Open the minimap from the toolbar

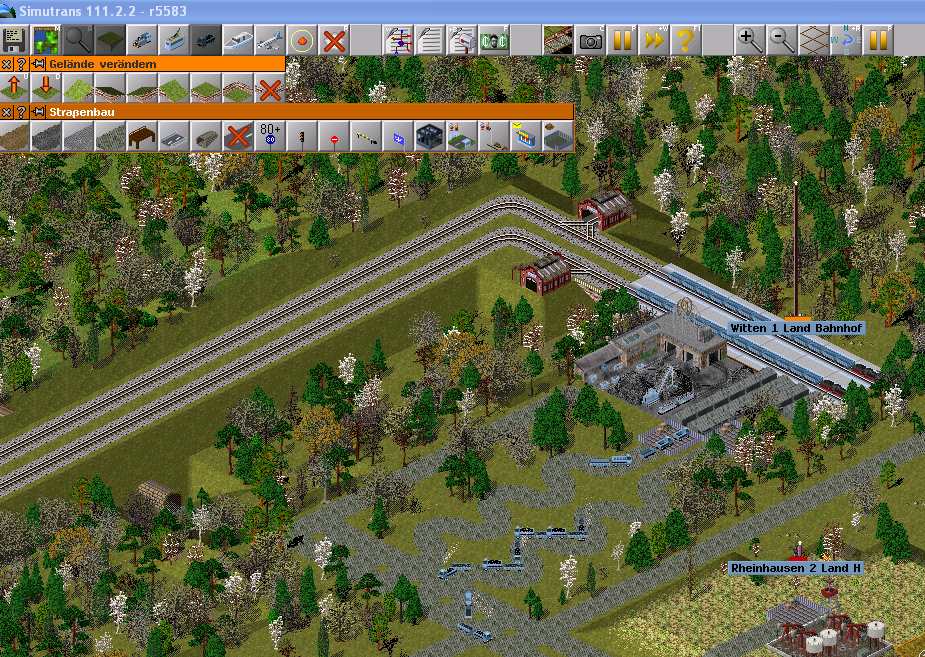[46, 40]
